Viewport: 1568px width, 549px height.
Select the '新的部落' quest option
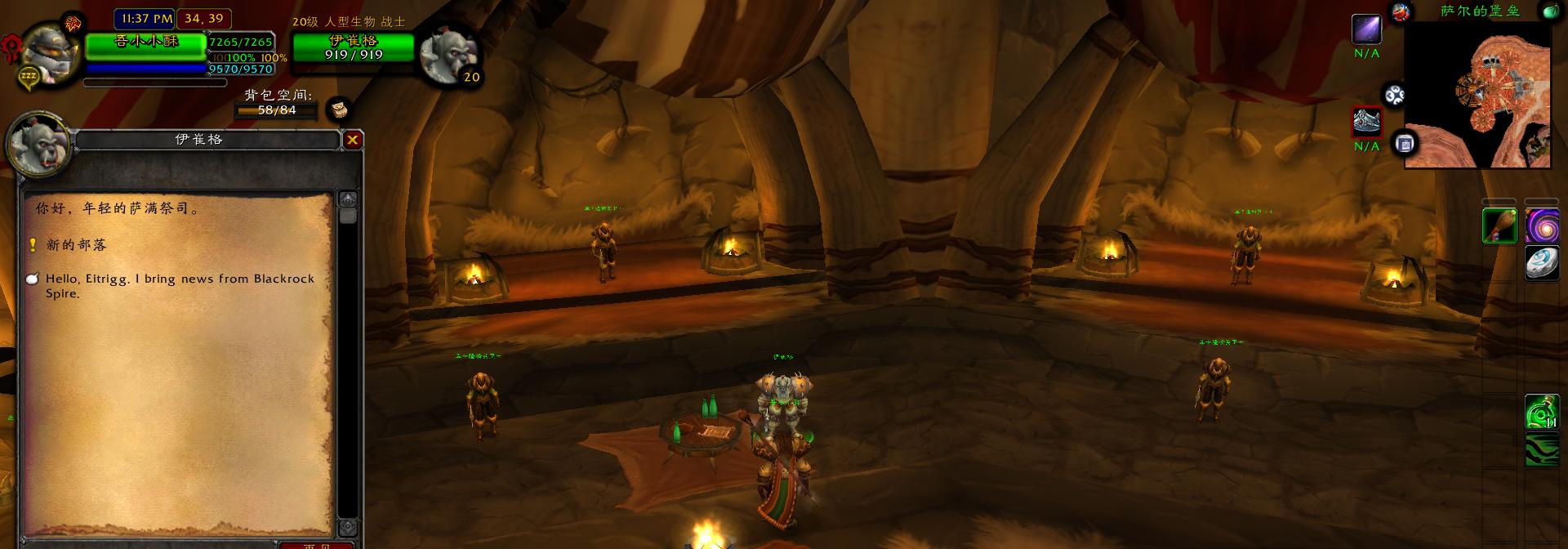click(76, 245)
